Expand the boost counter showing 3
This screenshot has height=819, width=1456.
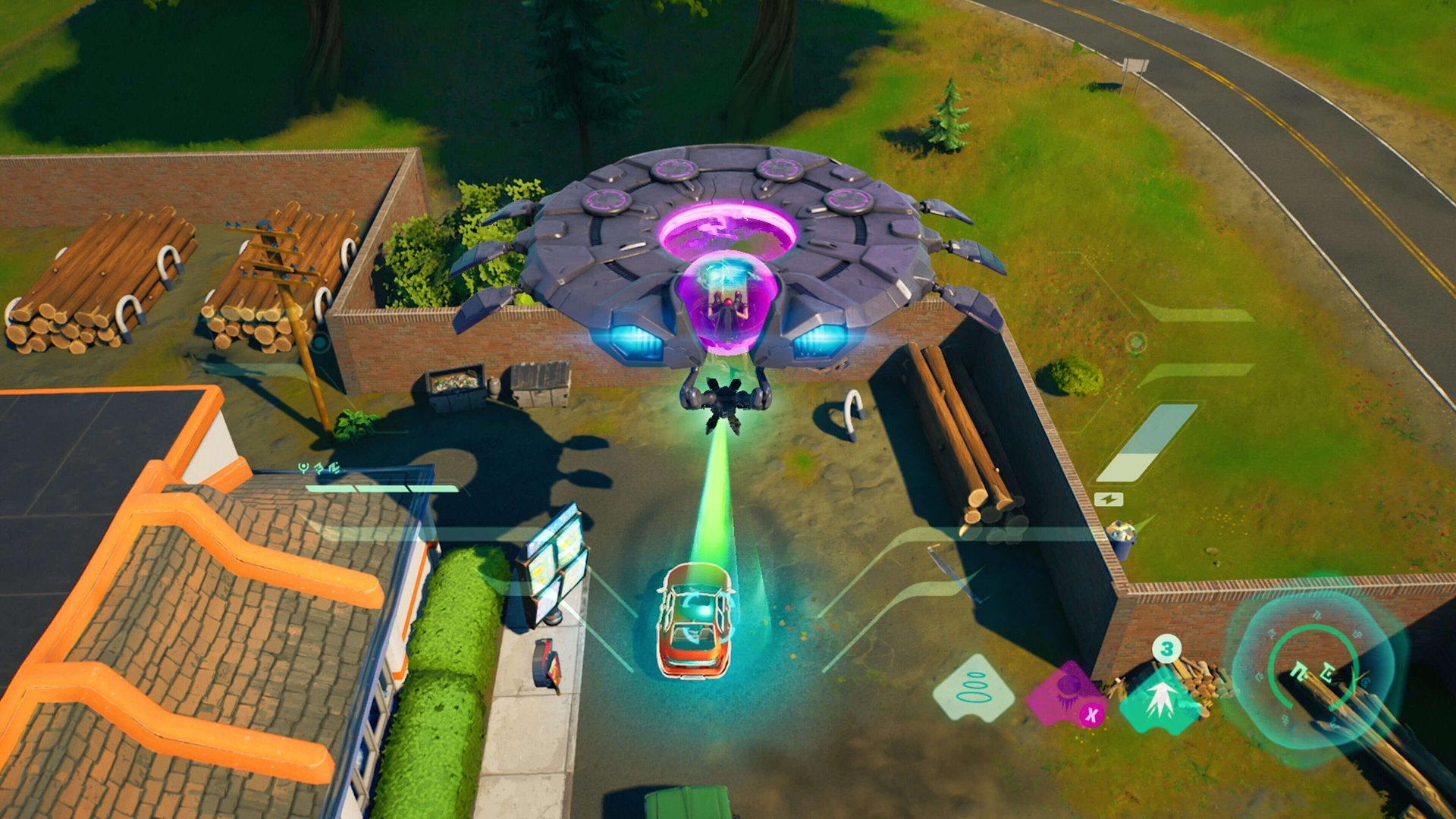[1166, 649]
